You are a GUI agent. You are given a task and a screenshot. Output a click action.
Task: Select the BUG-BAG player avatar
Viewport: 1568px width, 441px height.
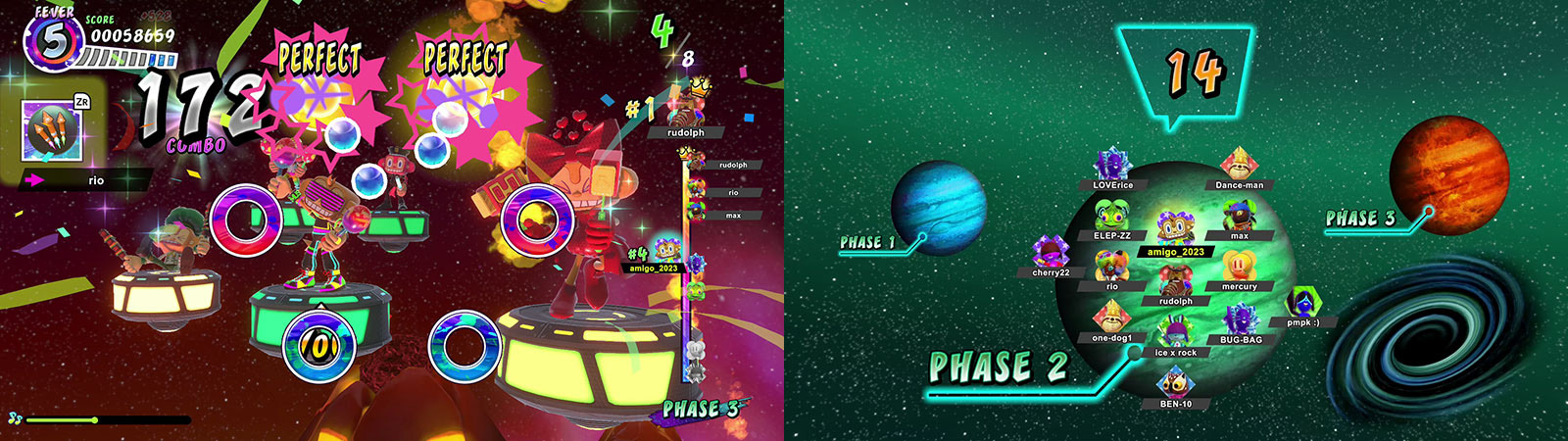pyautogui.click(x=1240, y=319)
